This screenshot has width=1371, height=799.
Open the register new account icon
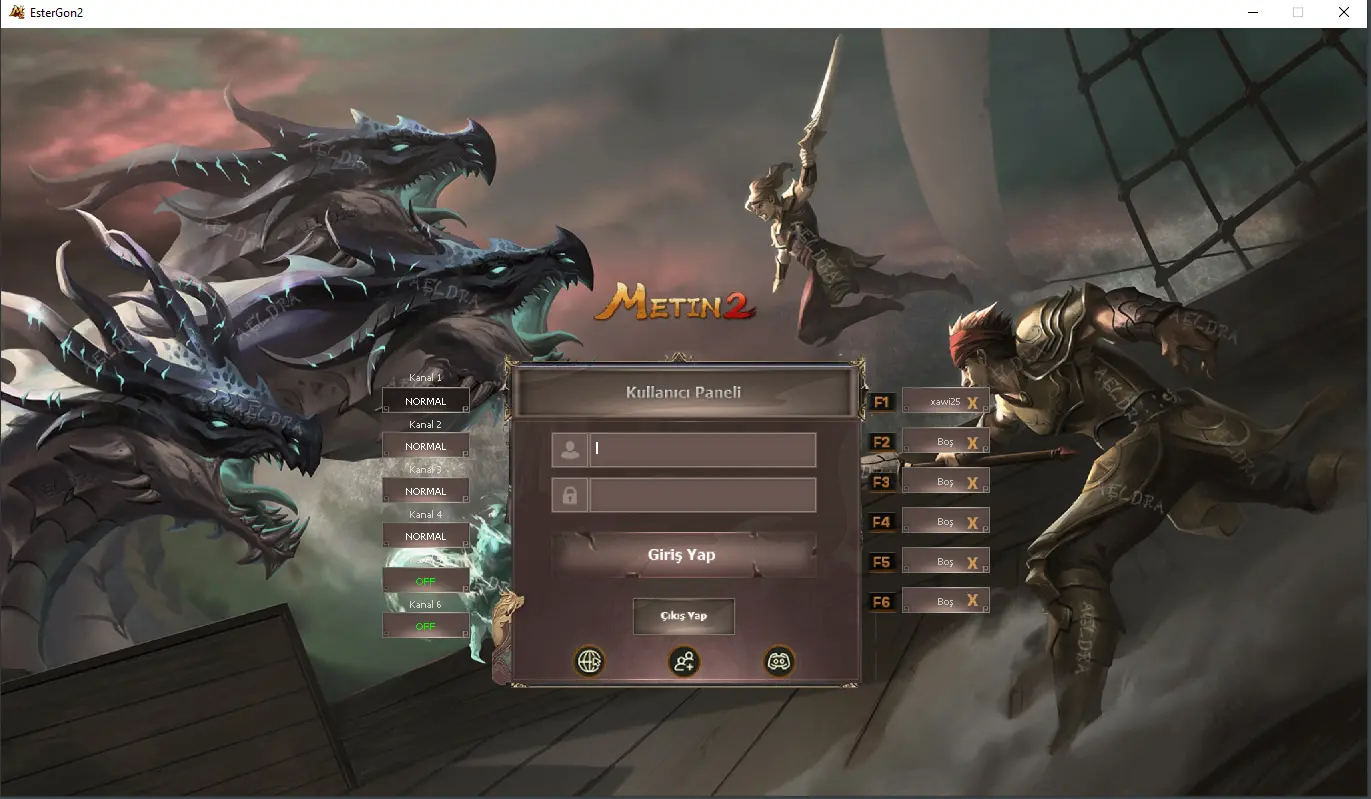[684, 661]
